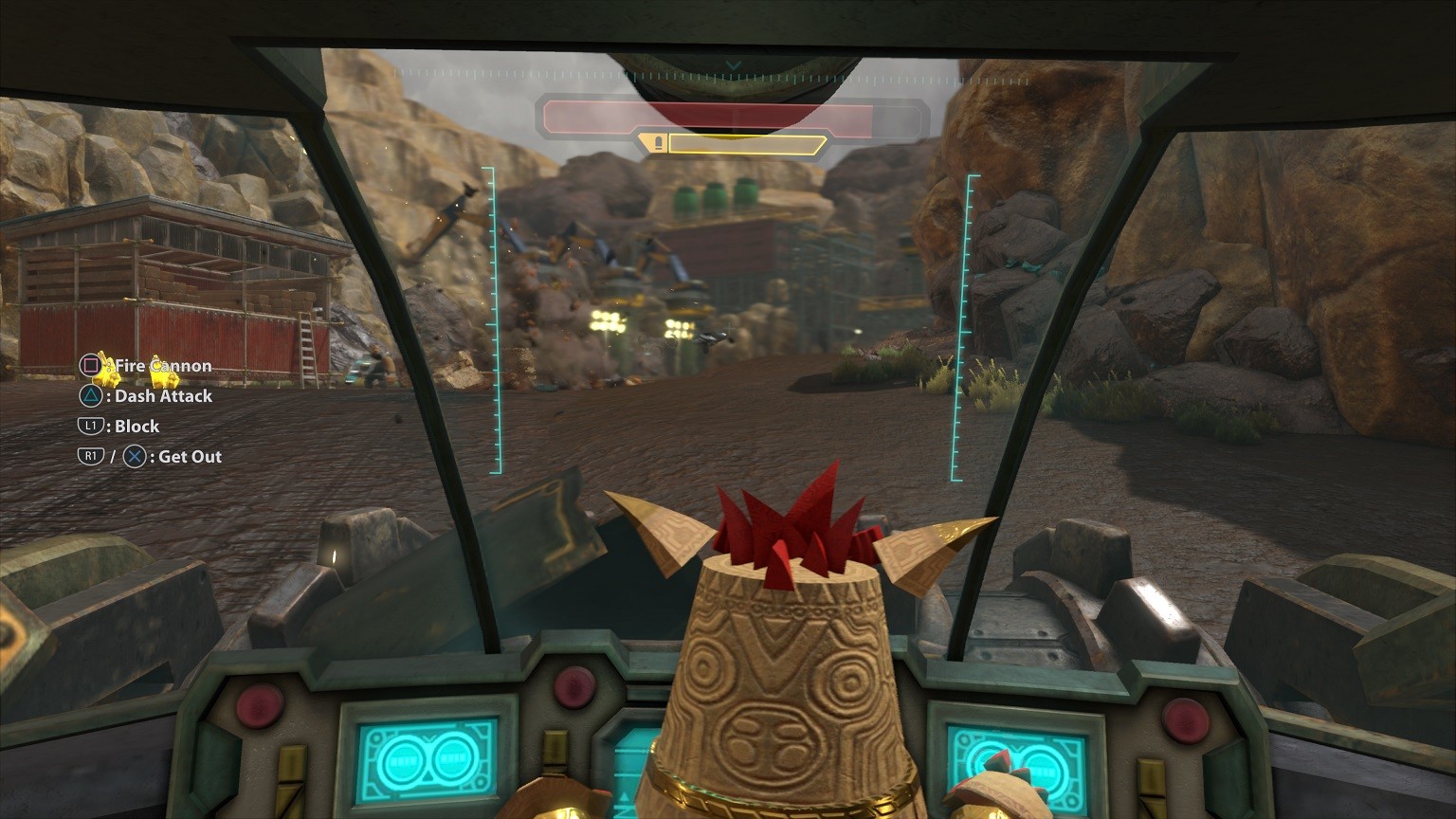Click the Triangle button prompt icon
1456x819 pixels.
coord(91,395)
